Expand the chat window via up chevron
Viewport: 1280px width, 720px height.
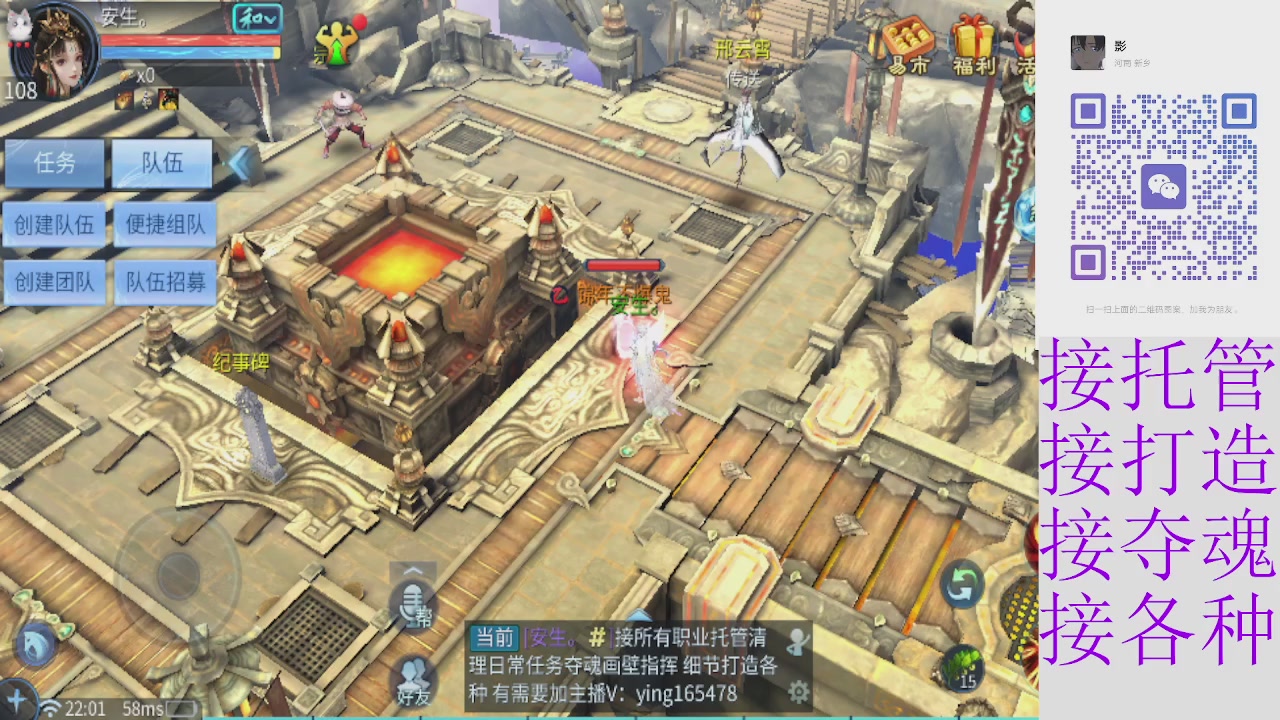414,569
